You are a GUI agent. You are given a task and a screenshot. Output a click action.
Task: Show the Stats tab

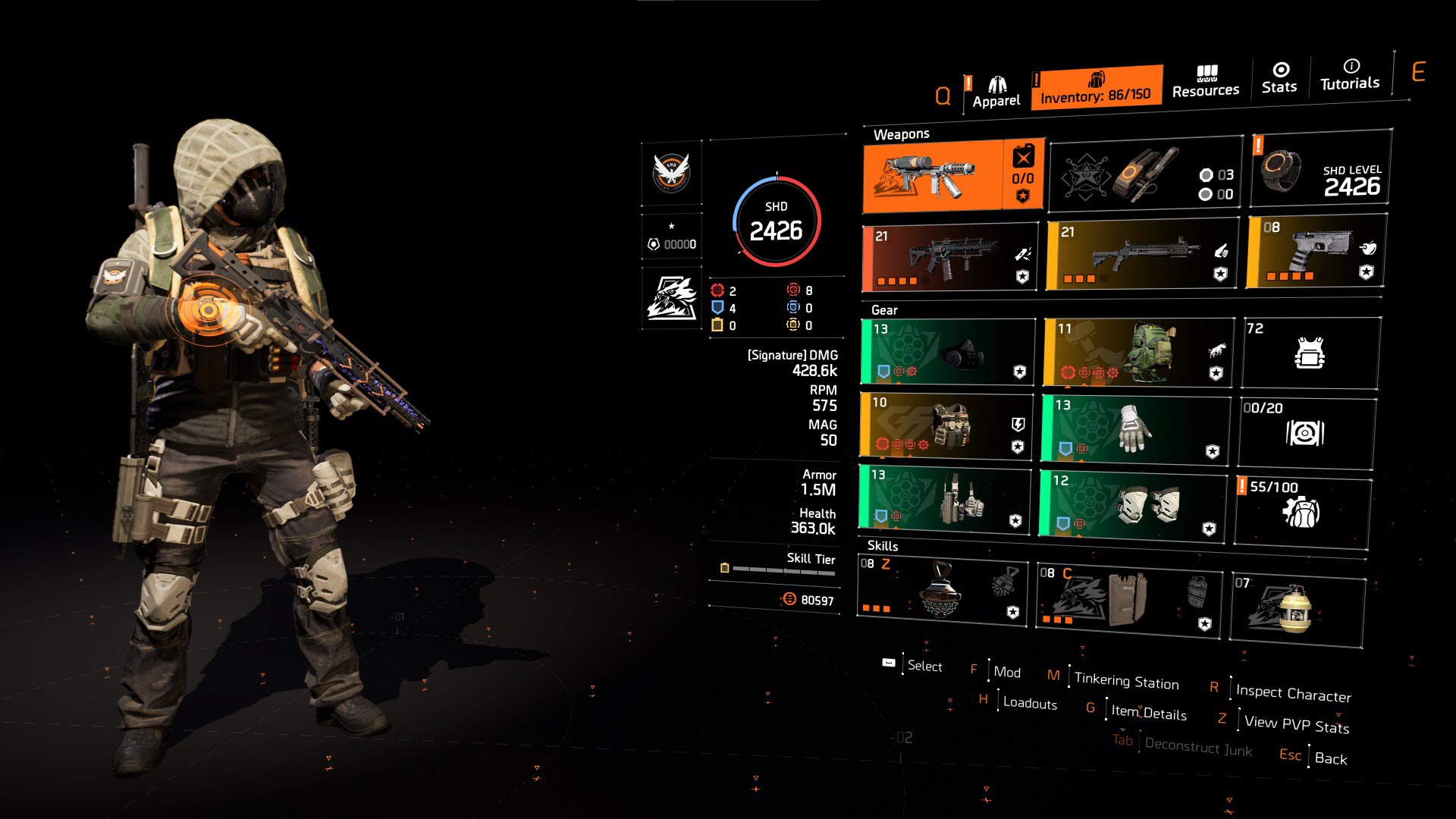click(1279, 79)
